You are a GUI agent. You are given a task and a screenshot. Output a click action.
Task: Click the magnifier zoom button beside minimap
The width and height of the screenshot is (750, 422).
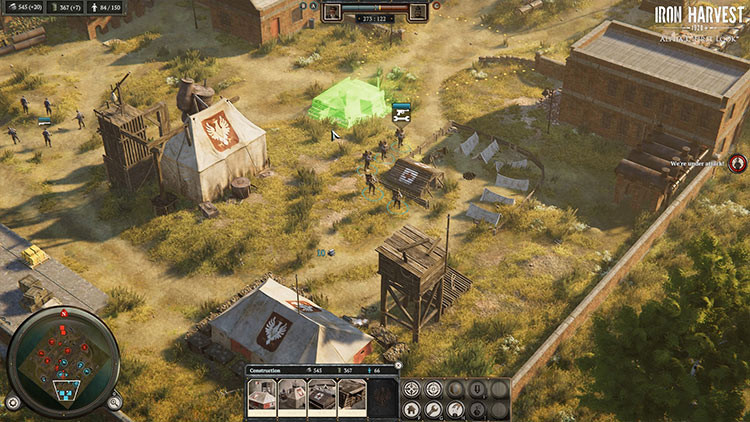114,402
